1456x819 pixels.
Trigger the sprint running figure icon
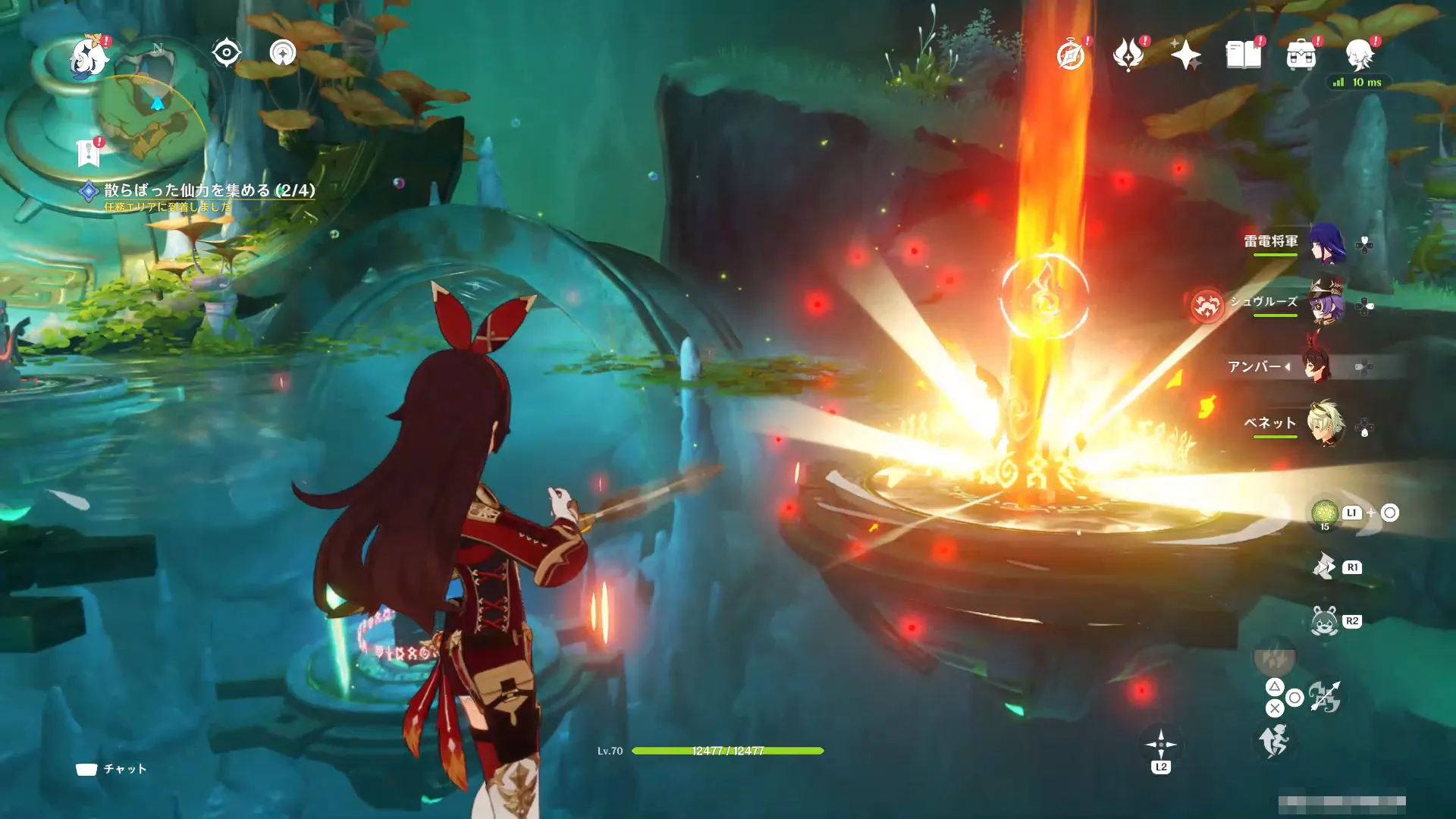click(x=1273, y=741)
